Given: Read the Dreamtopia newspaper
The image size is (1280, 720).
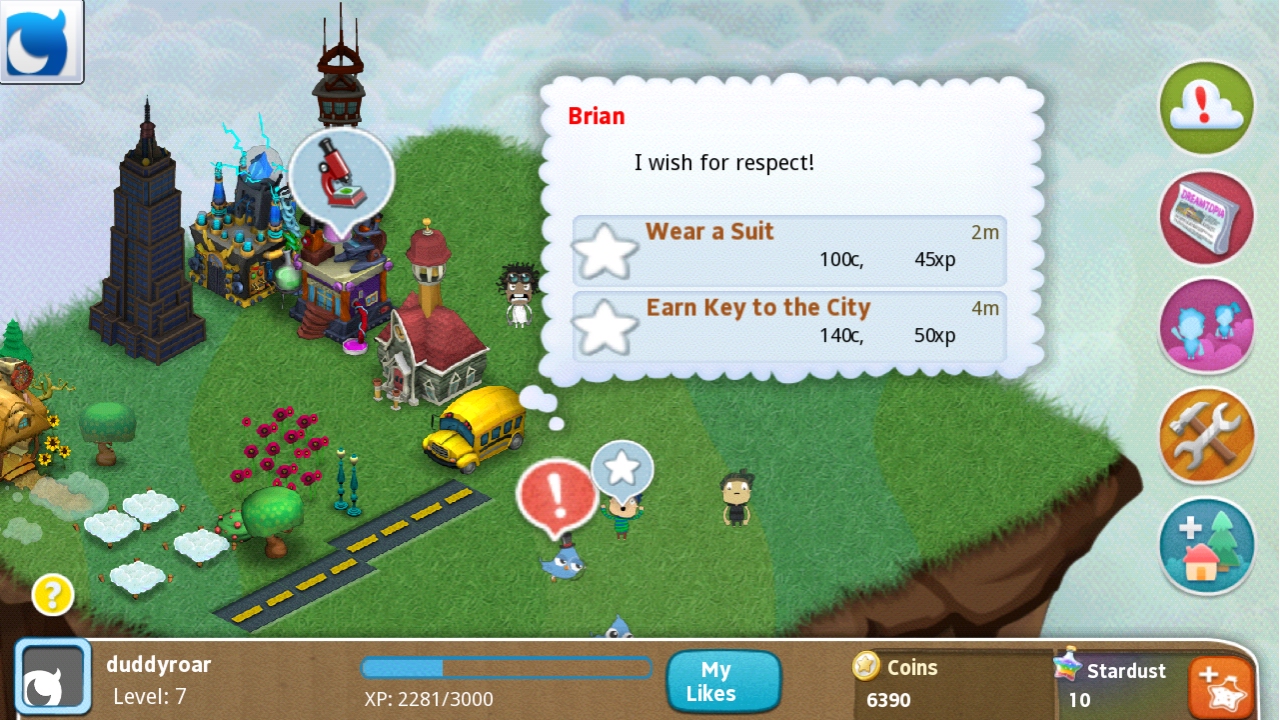Looking at the screenshot, I should 1206,217.
